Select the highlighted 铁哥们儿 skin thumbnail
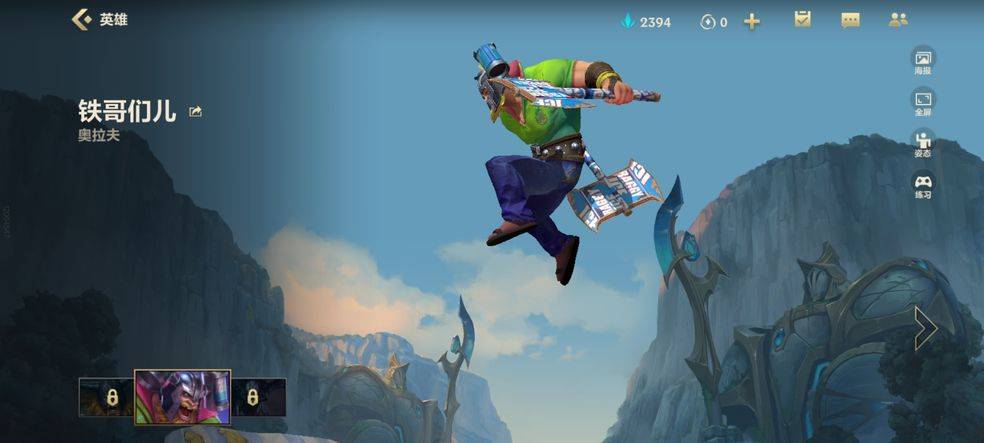This screenshot has height=443, width=984. [183, 397]
